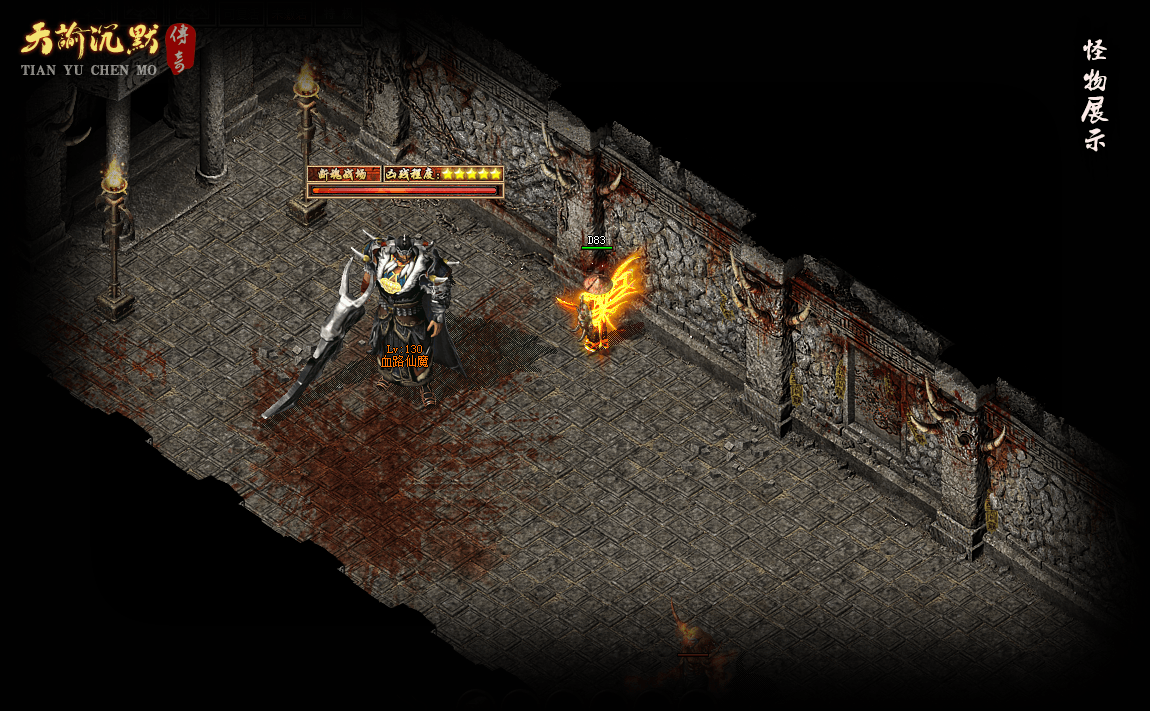Click the 天谕沉默 传奇 game logo
Image resolution: width=1150 pixels, height=711 pixels.
(x=105, y=48)
